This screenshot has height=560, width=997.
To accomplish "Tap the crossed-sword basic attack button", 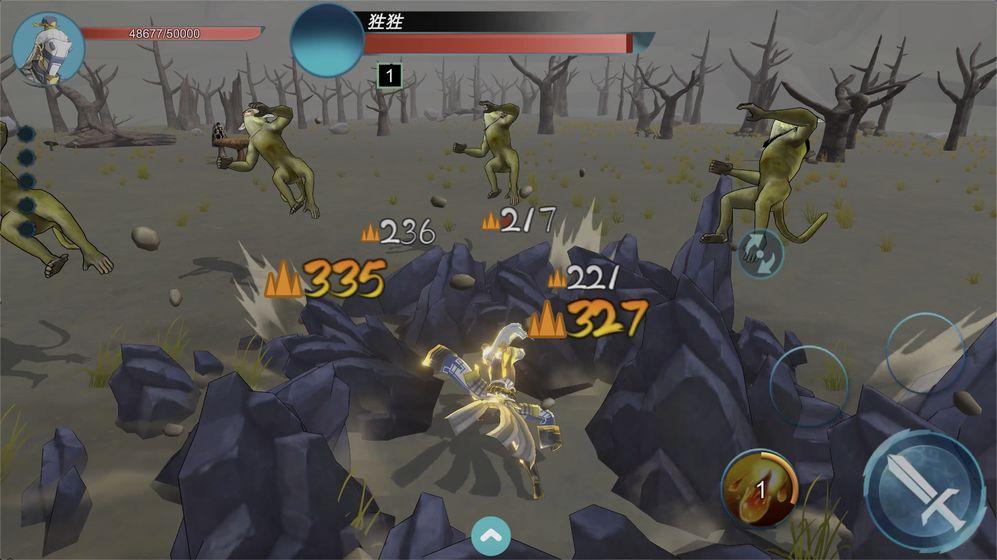I will 923,491.
